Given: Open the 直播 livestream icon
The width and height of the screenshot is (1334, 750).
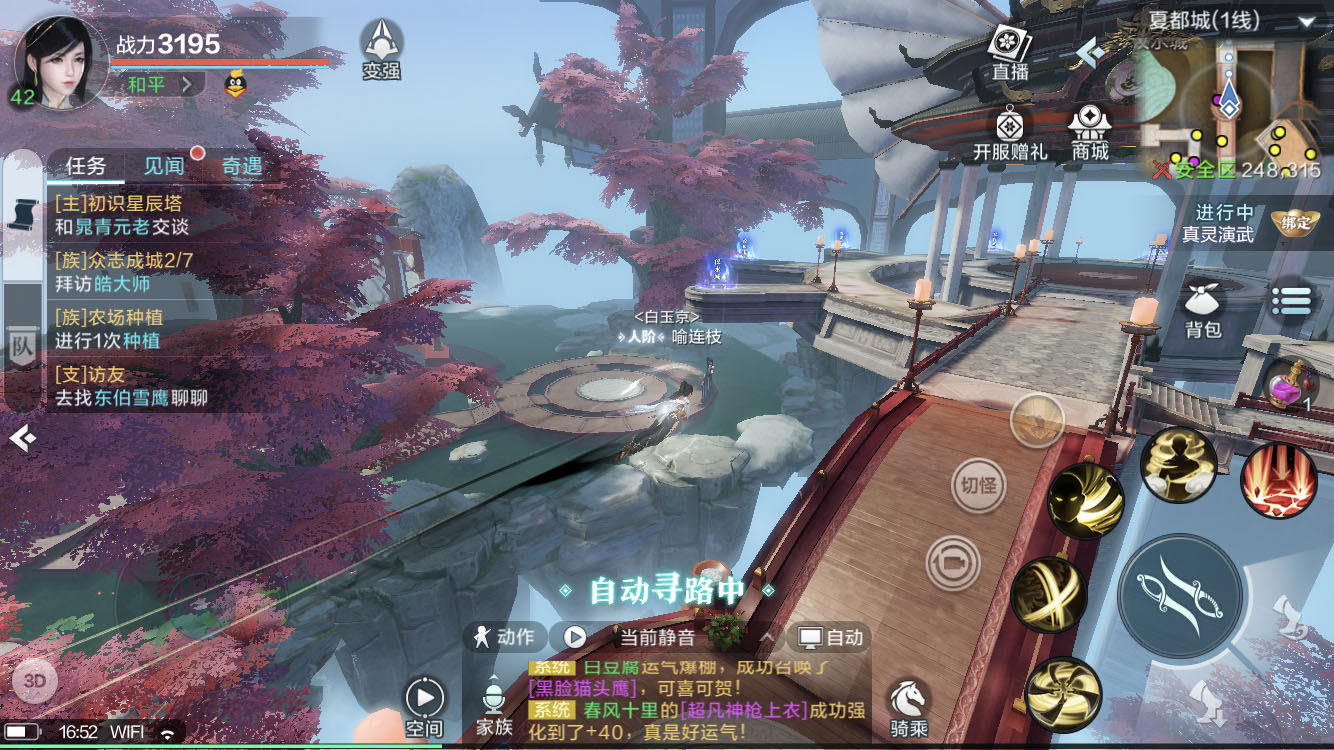Looking at the screenshot, I should tap(1010, 52).
